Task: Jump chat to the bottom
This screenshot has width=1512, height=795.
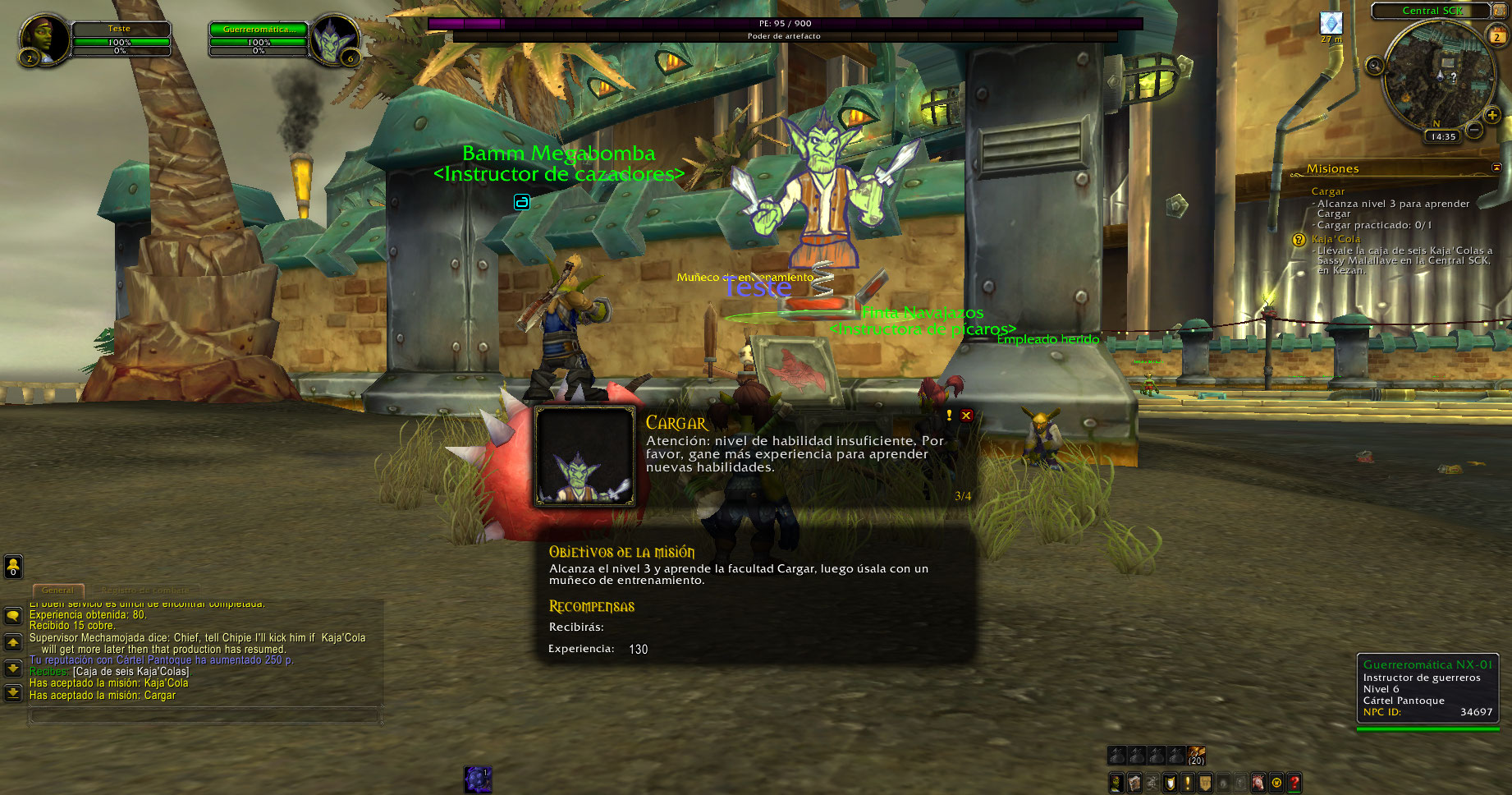Action: point(13,694)
